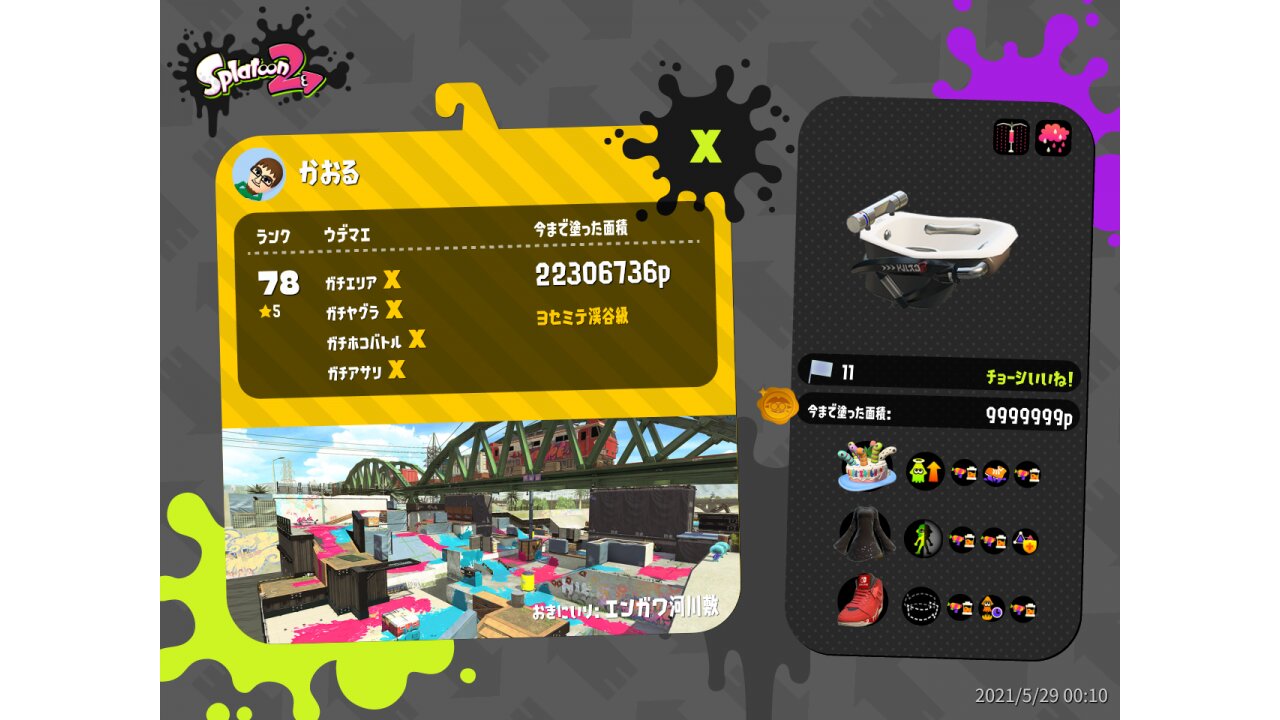Select the birthday cake hat headgear

point(867,467)
